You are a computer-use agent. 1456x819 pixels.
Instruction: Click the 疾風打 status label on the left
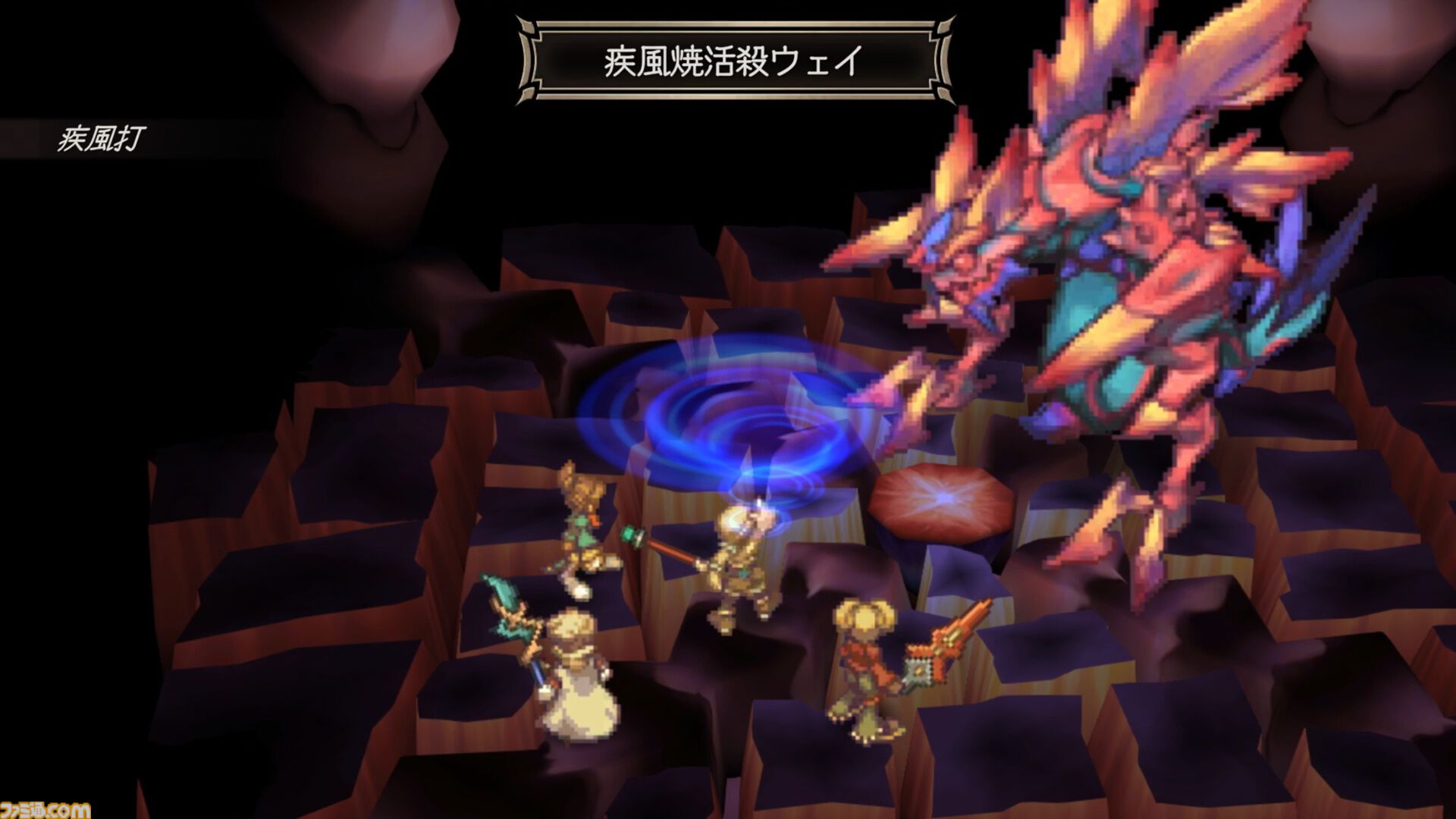pos(102,138)
